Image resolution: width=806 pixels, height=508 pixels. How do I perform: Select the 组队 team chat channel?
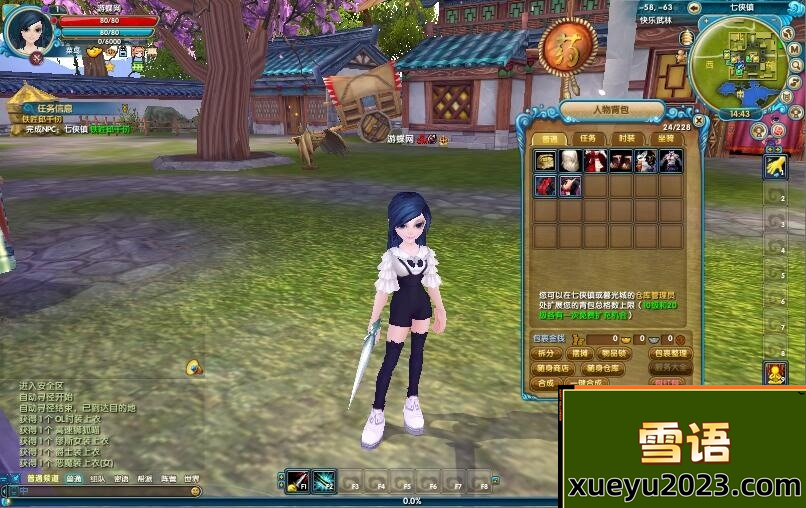[x=97, y=479]
